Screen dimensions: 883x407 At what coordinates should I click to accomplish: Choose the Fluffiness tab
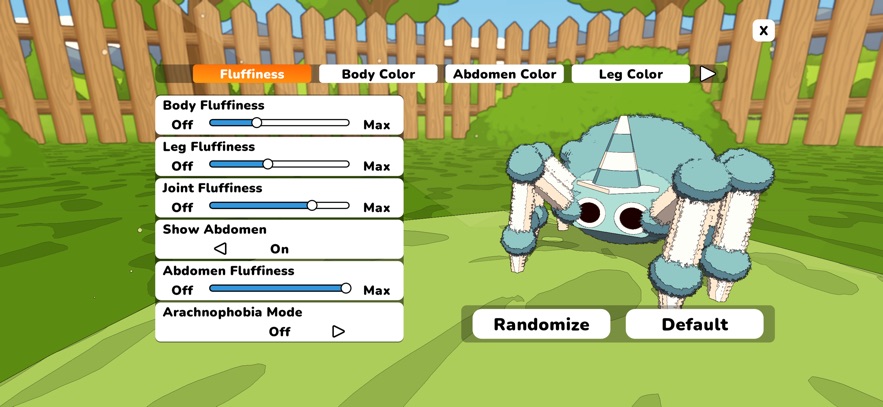tap(252, 74)
